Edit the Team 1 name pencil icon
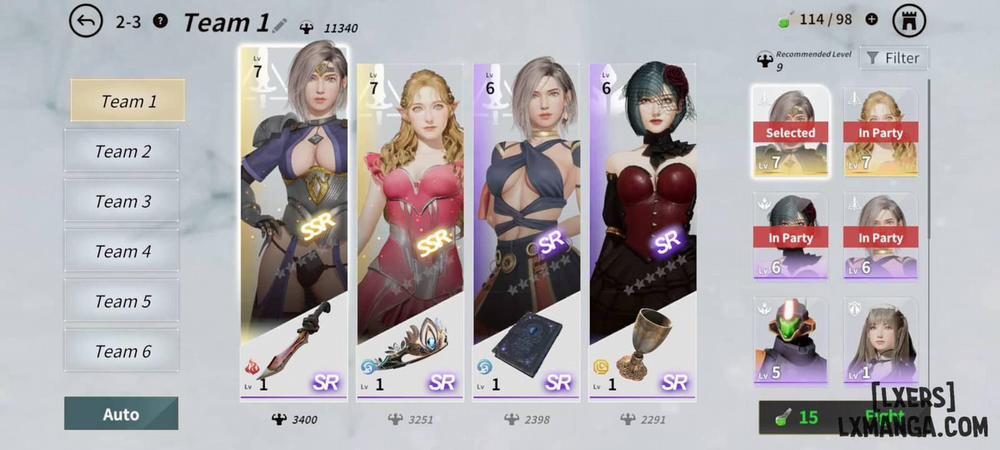 click(x=279, y=24)
